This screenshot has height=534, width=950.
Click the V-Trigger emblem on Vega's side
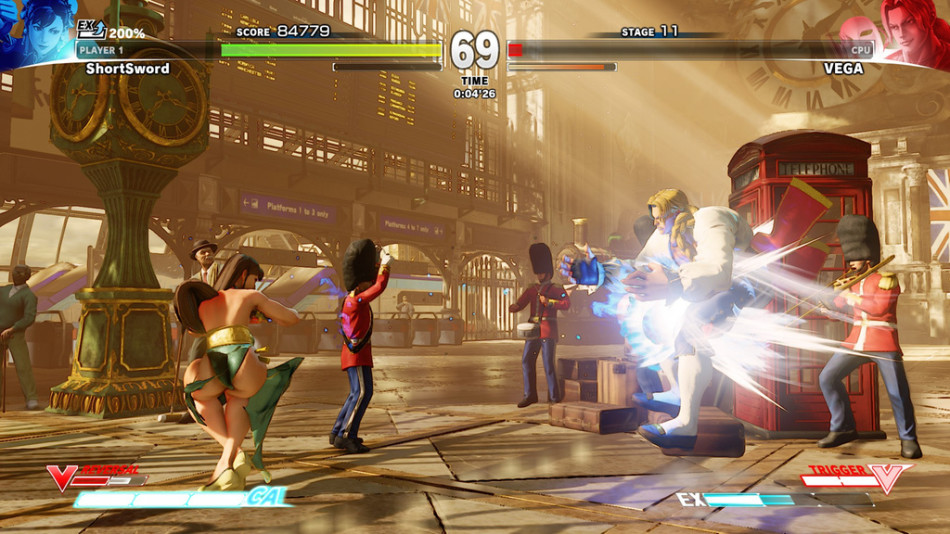coord(887,478)
